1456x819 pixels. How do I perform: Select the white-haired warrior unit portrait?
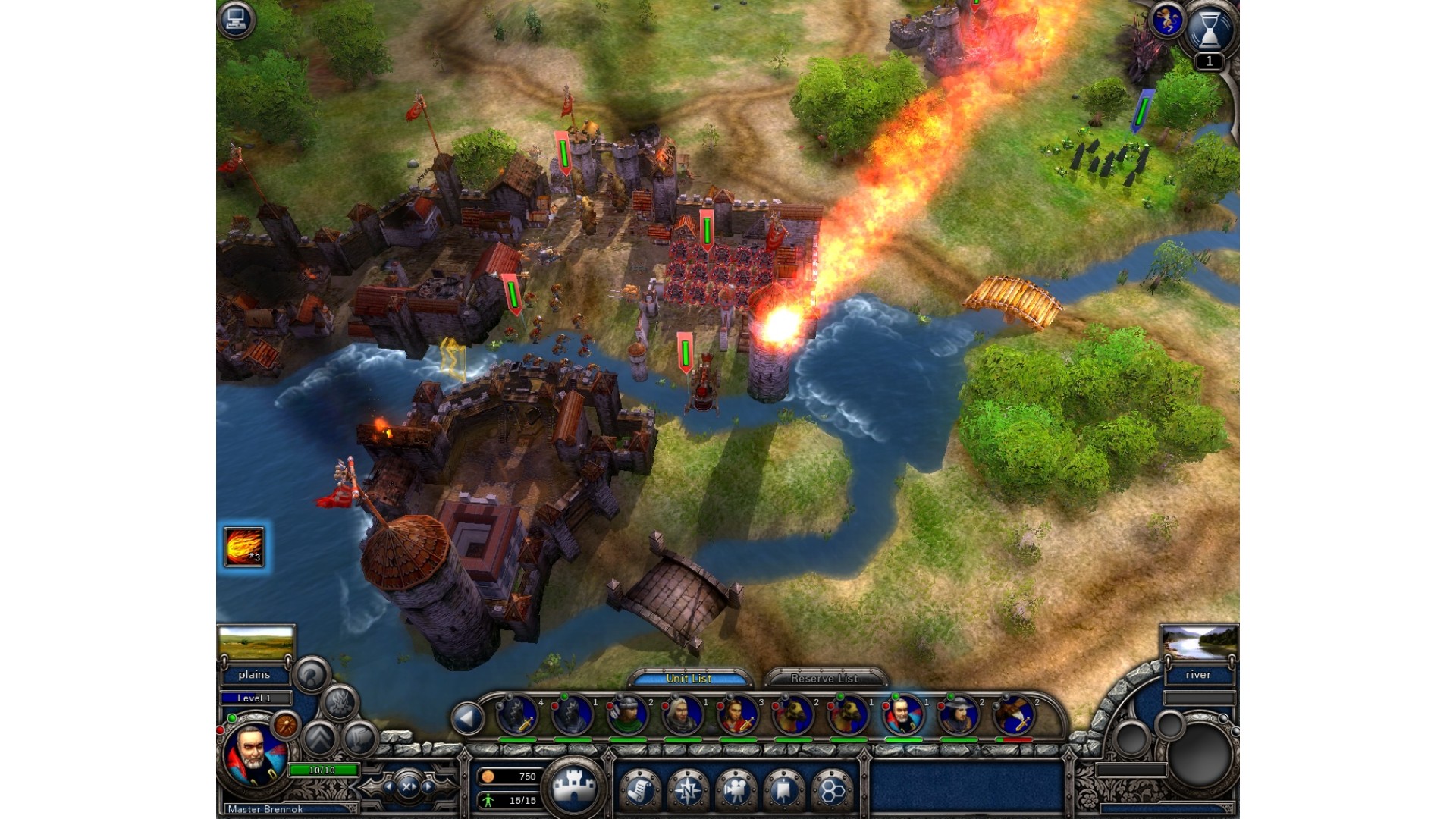click(x=682, y=715)
